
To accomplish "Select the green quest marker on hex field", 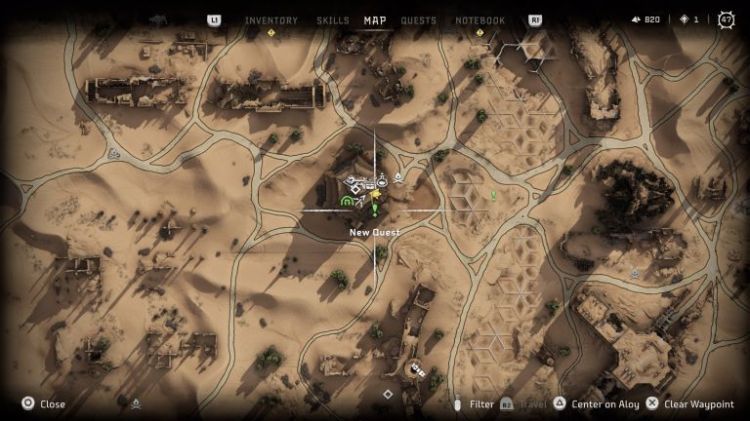I will 492,194.
